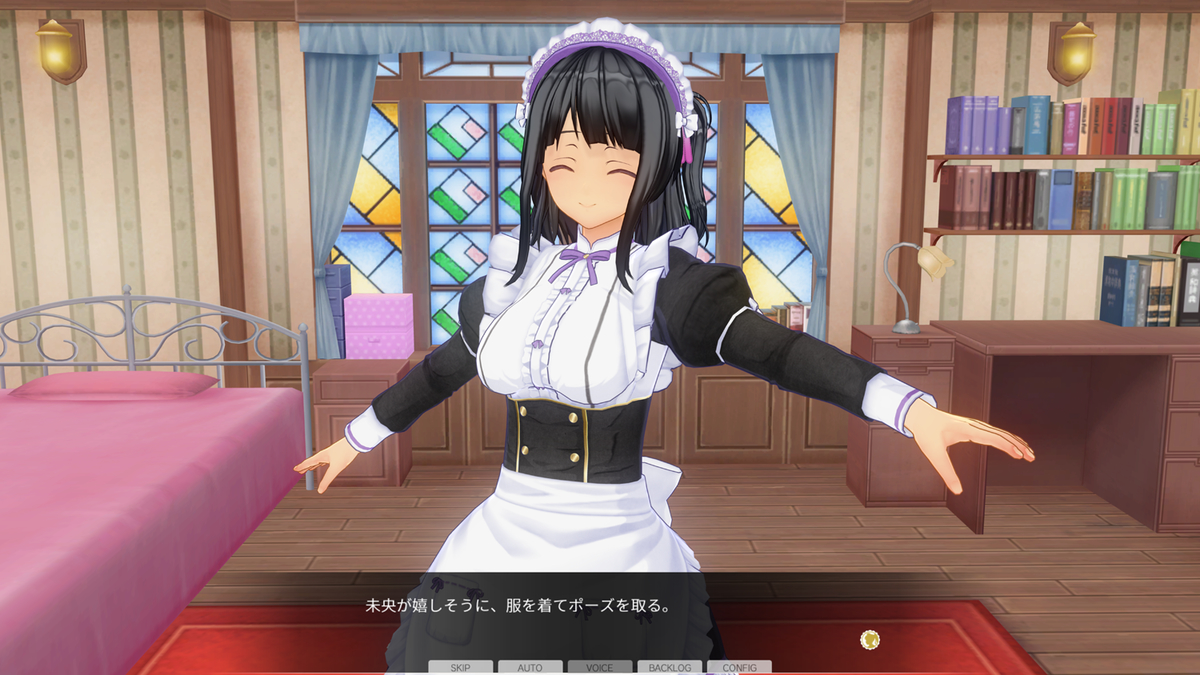Open the BACKLOG history

click(x=669, y=667)
